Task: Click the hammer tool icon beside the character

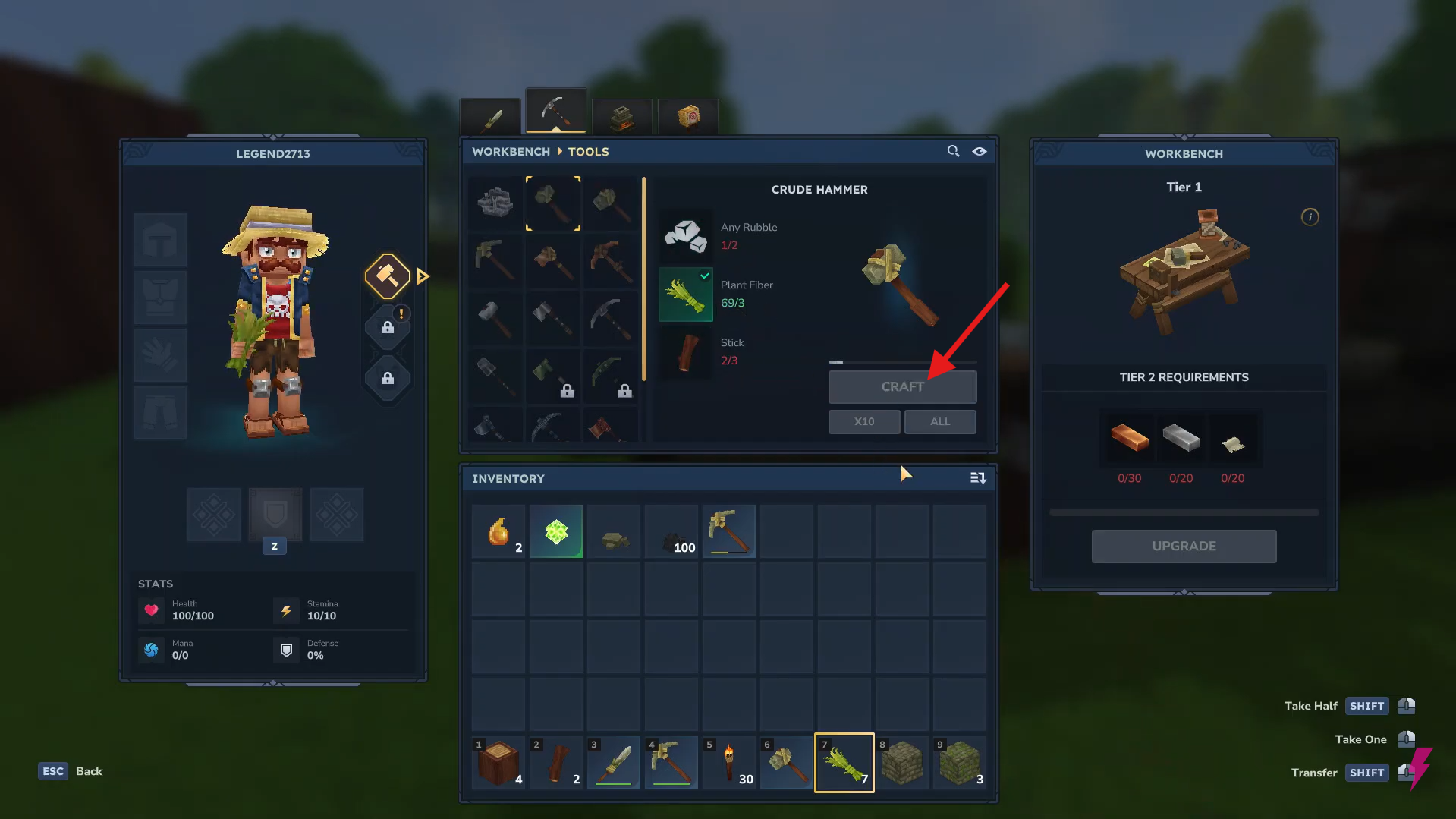Action: coord(387,276)
